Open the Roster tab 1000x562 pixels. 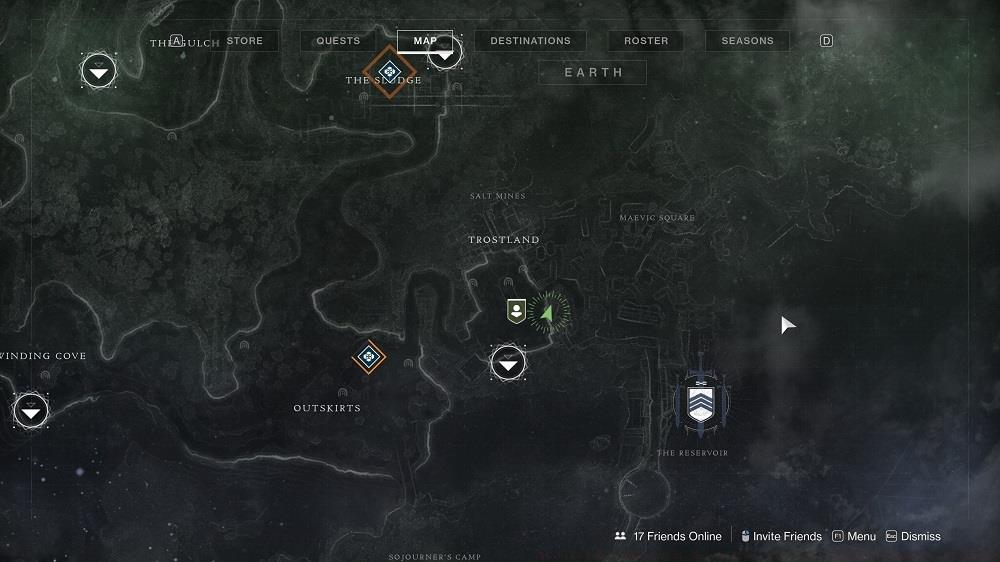click(646, 41)
